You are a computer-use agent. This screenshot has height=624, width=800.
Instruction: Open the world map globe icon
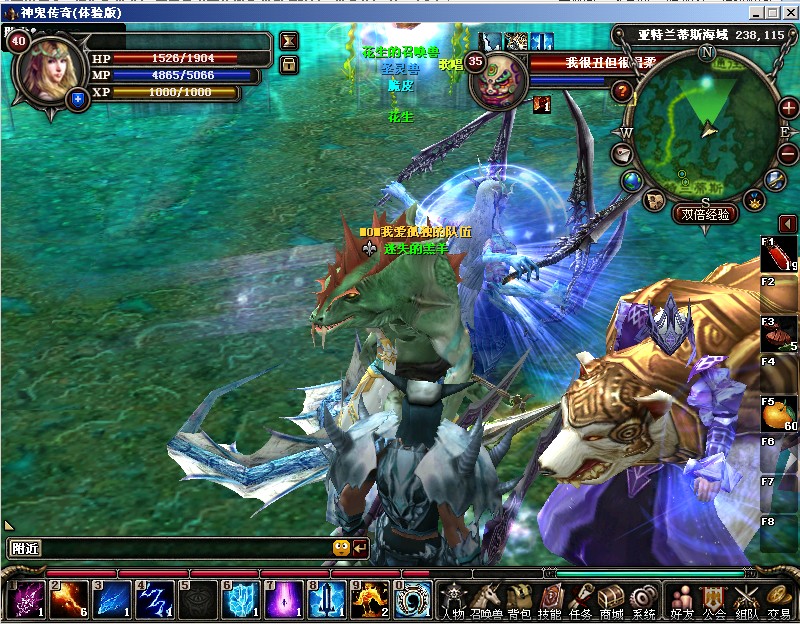(x=632, y=180)
